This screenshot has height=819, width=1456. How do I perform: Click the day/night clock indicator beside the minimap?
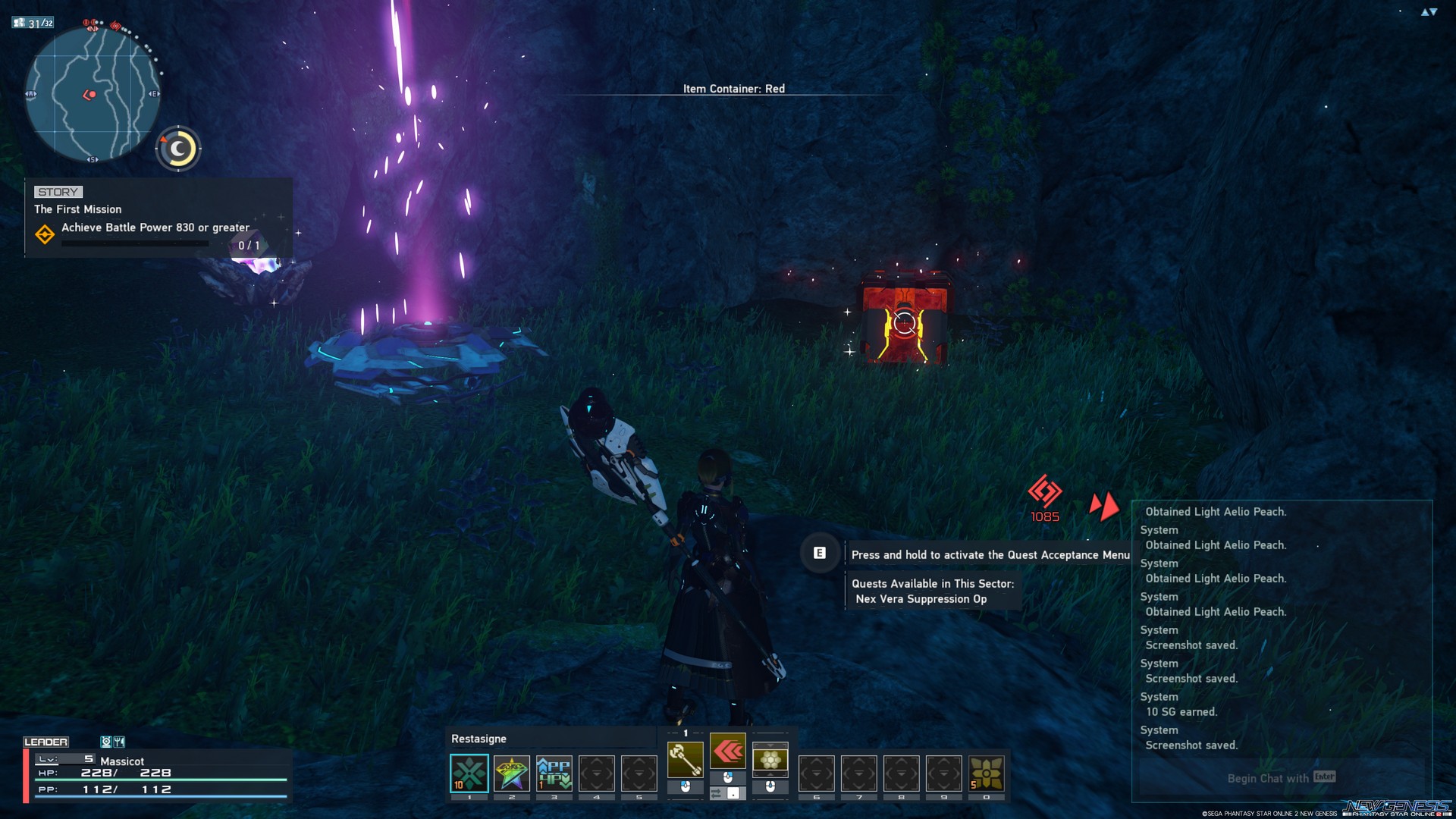tap(178, 149)
